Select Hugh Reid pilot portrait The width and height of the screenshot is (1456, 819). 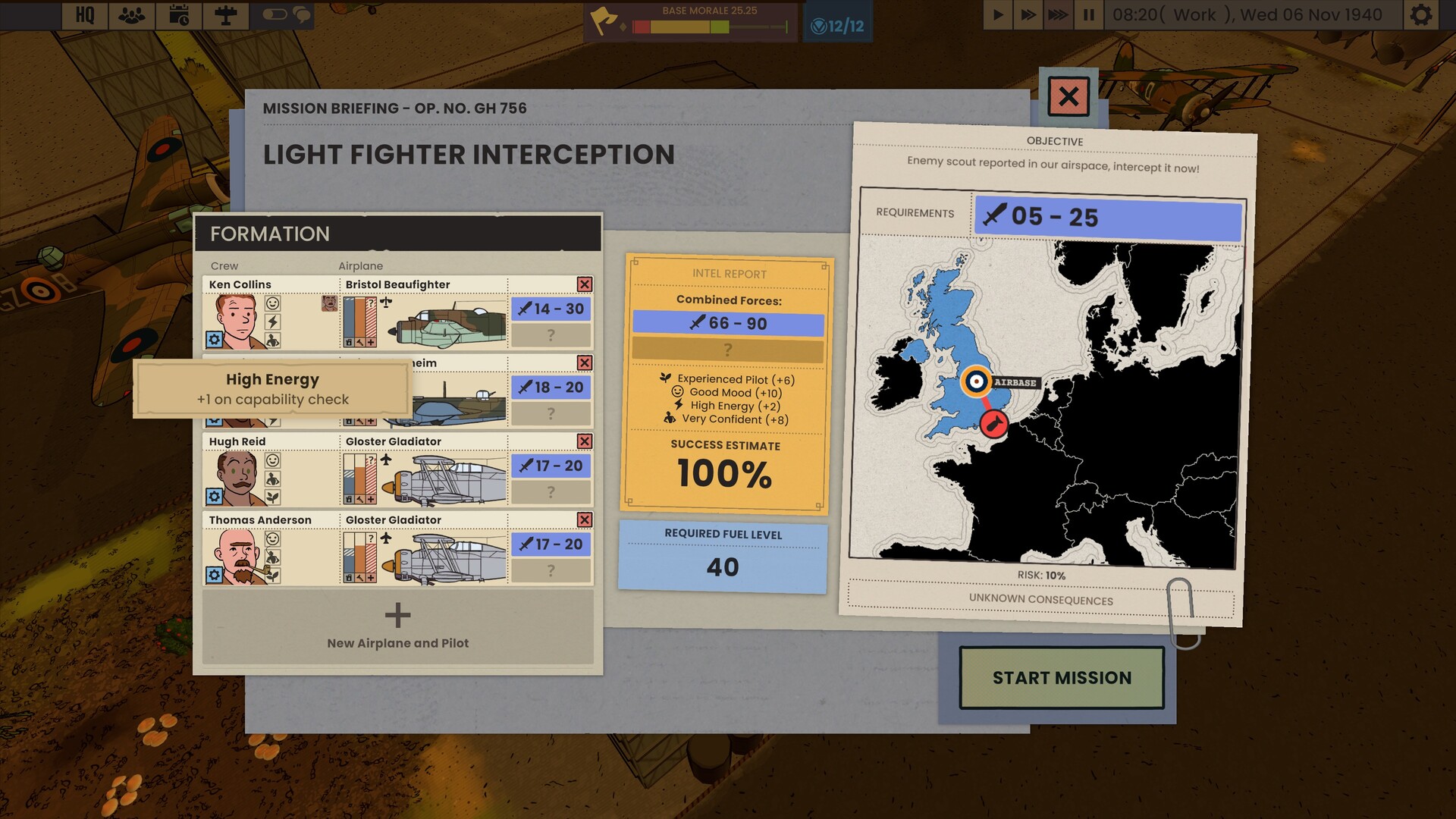pyautogui.click(x=237, y=479)
